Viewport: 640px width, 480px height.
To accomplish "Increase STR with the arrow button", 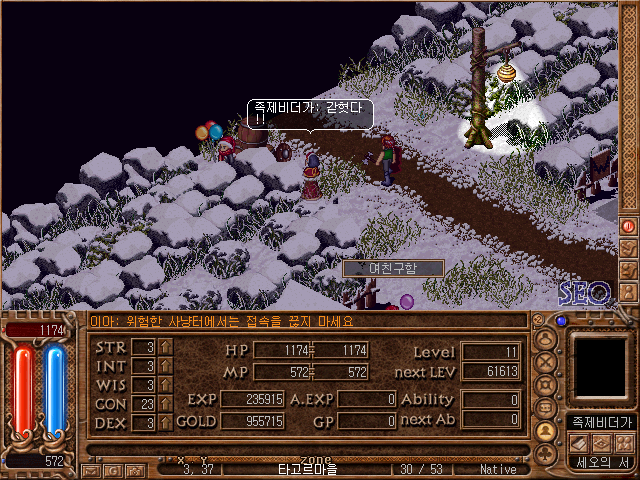I will point(166,347).
